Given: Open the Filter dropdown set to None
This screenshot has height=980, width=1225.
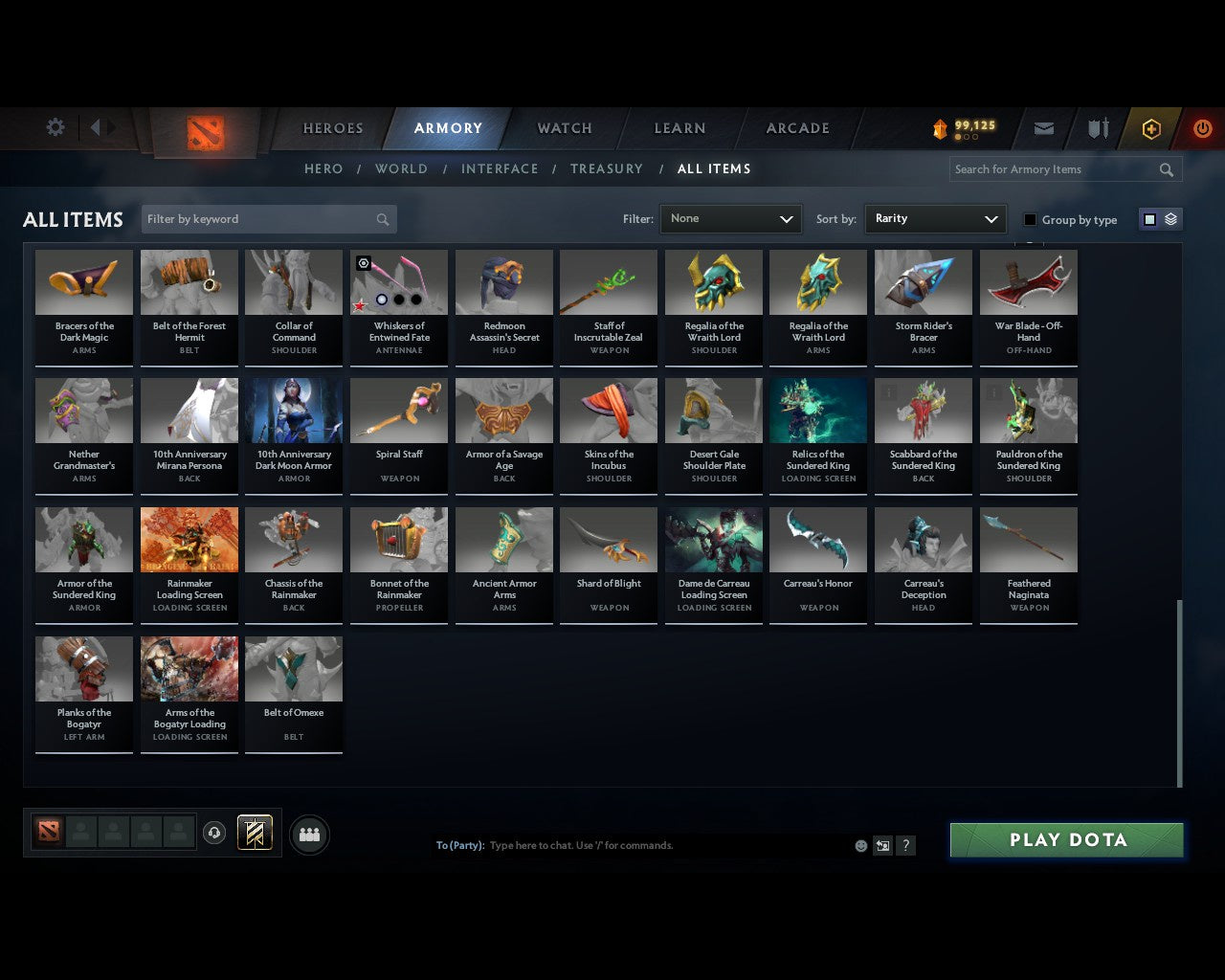Looking at the screenshot, I should 730,218.
